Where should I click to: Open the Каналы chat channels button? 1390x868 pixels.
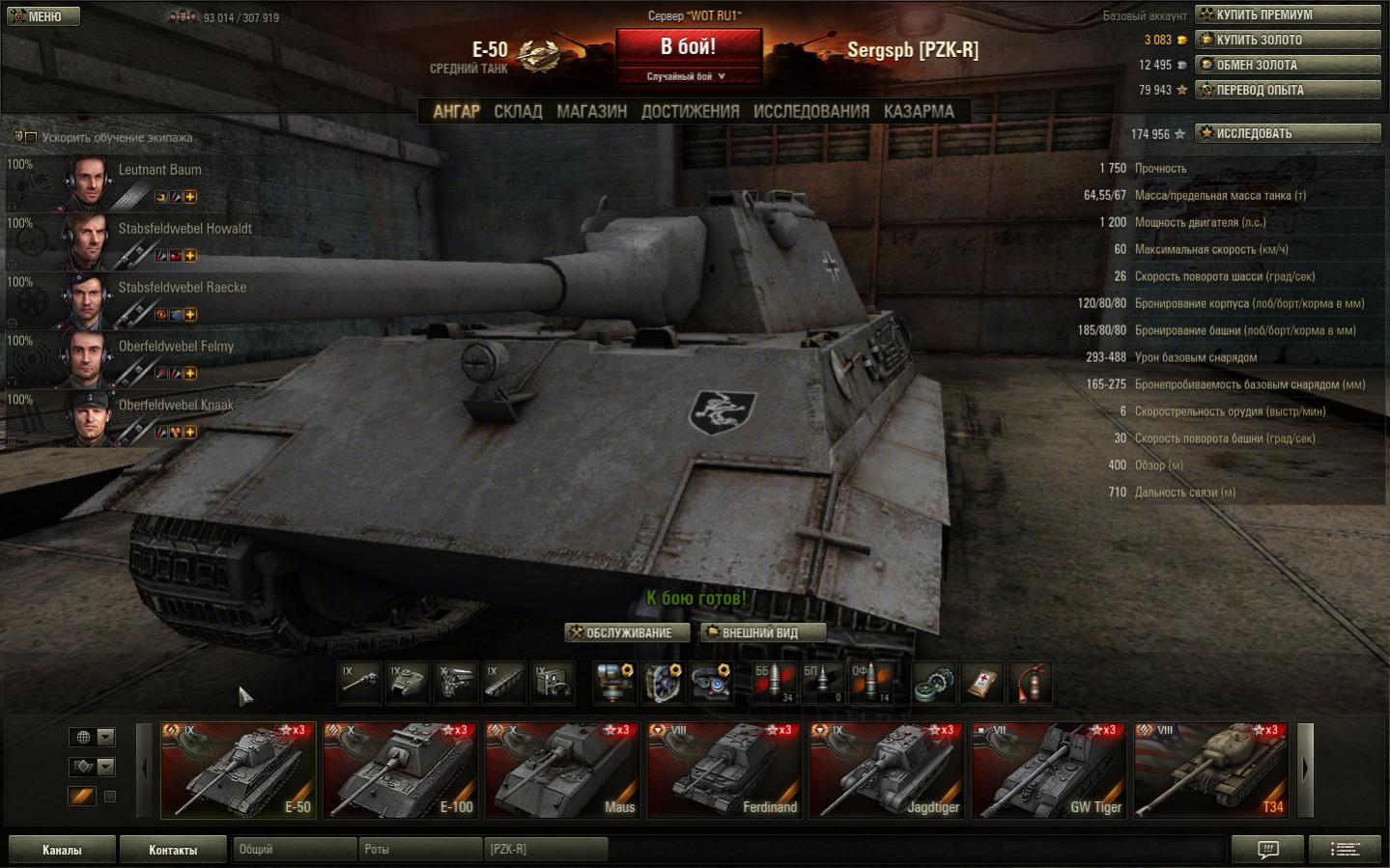tap(62, 850)
